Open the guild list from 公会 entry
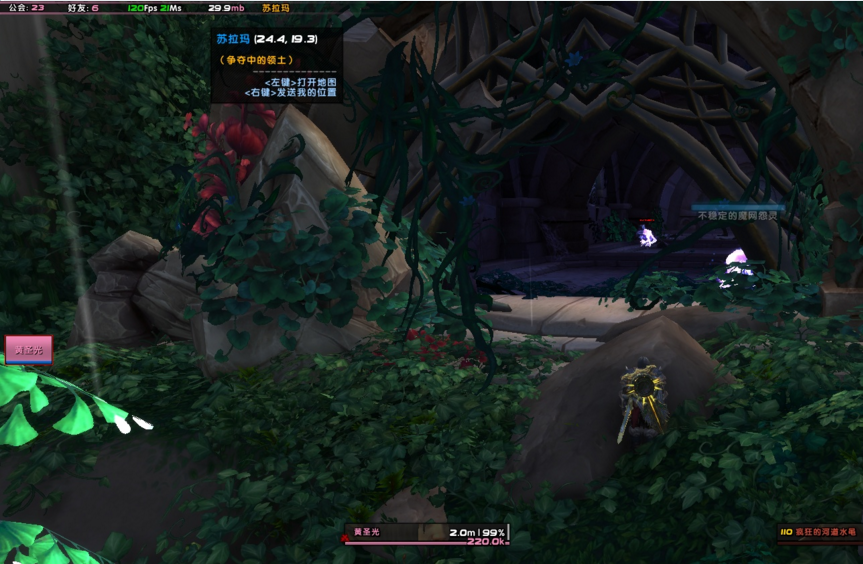The image size is (863, 564). [x=26, y=7]
